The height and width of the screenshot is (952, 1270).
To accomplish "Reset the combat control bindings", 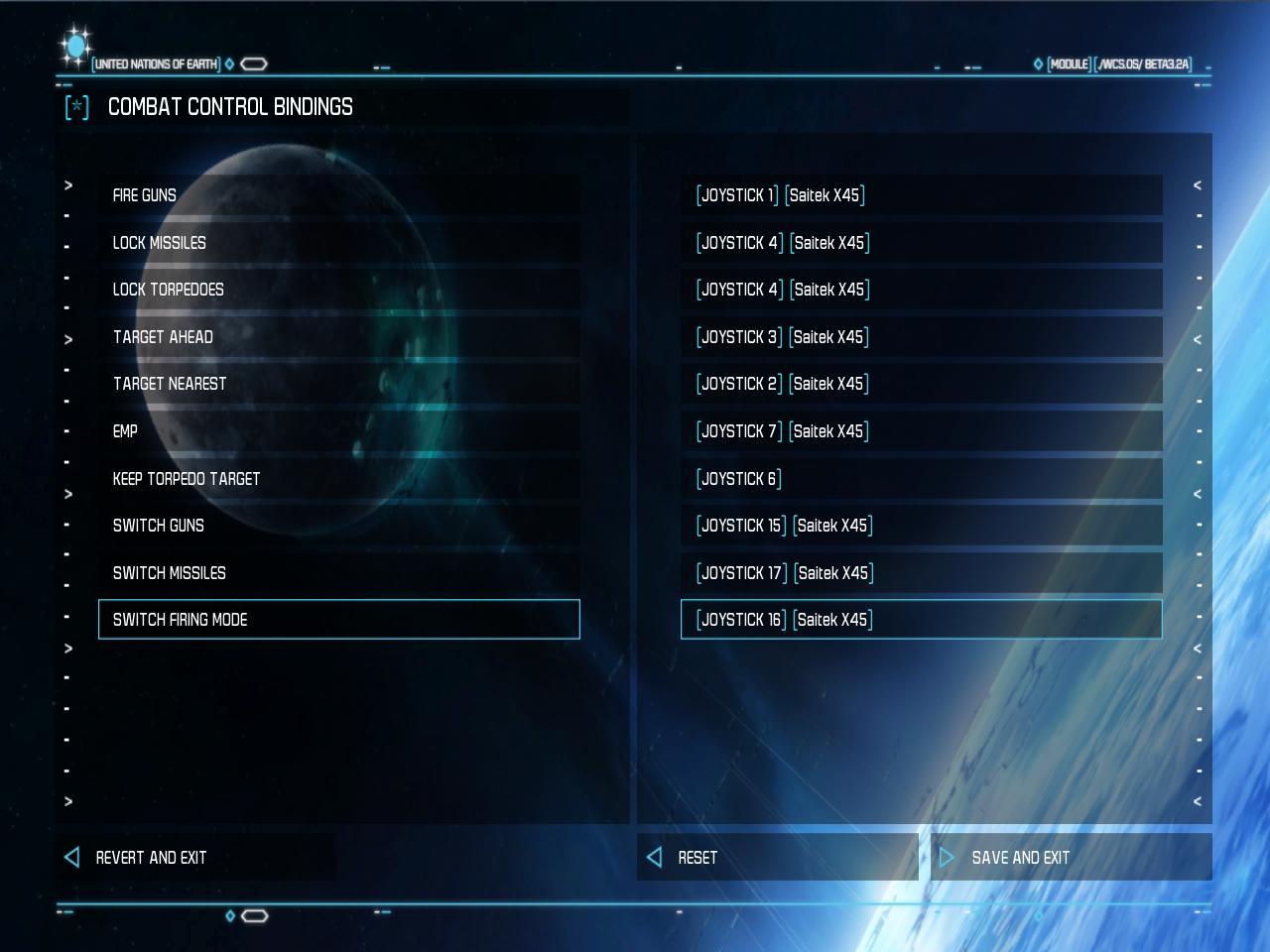I will 697,858.
